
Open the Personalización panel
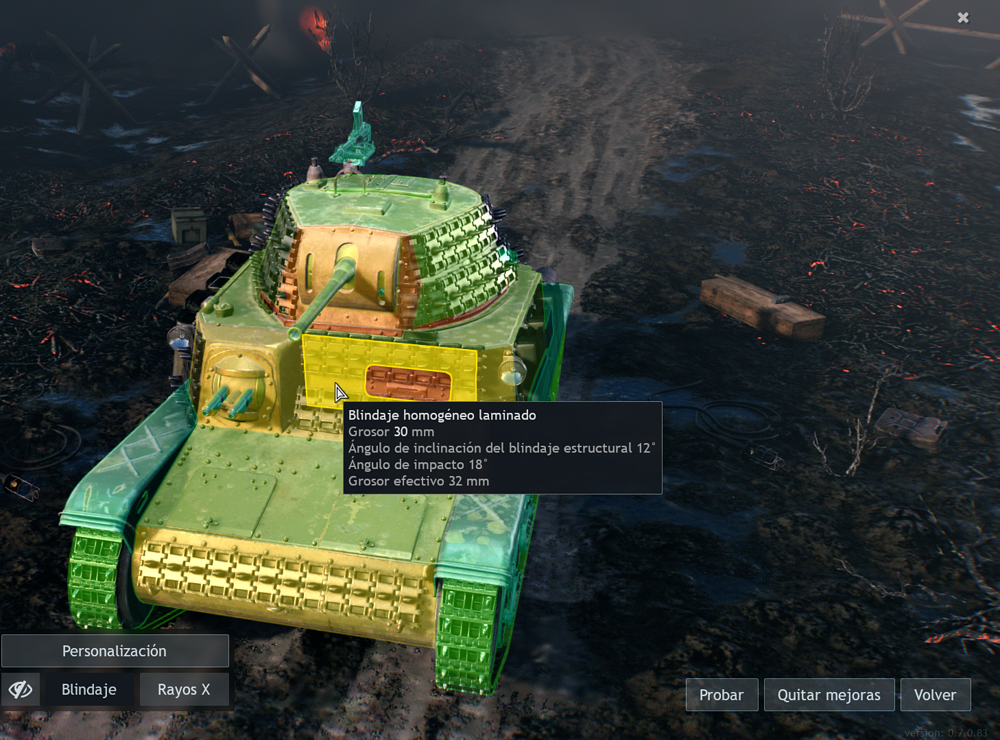click(115, 651)
